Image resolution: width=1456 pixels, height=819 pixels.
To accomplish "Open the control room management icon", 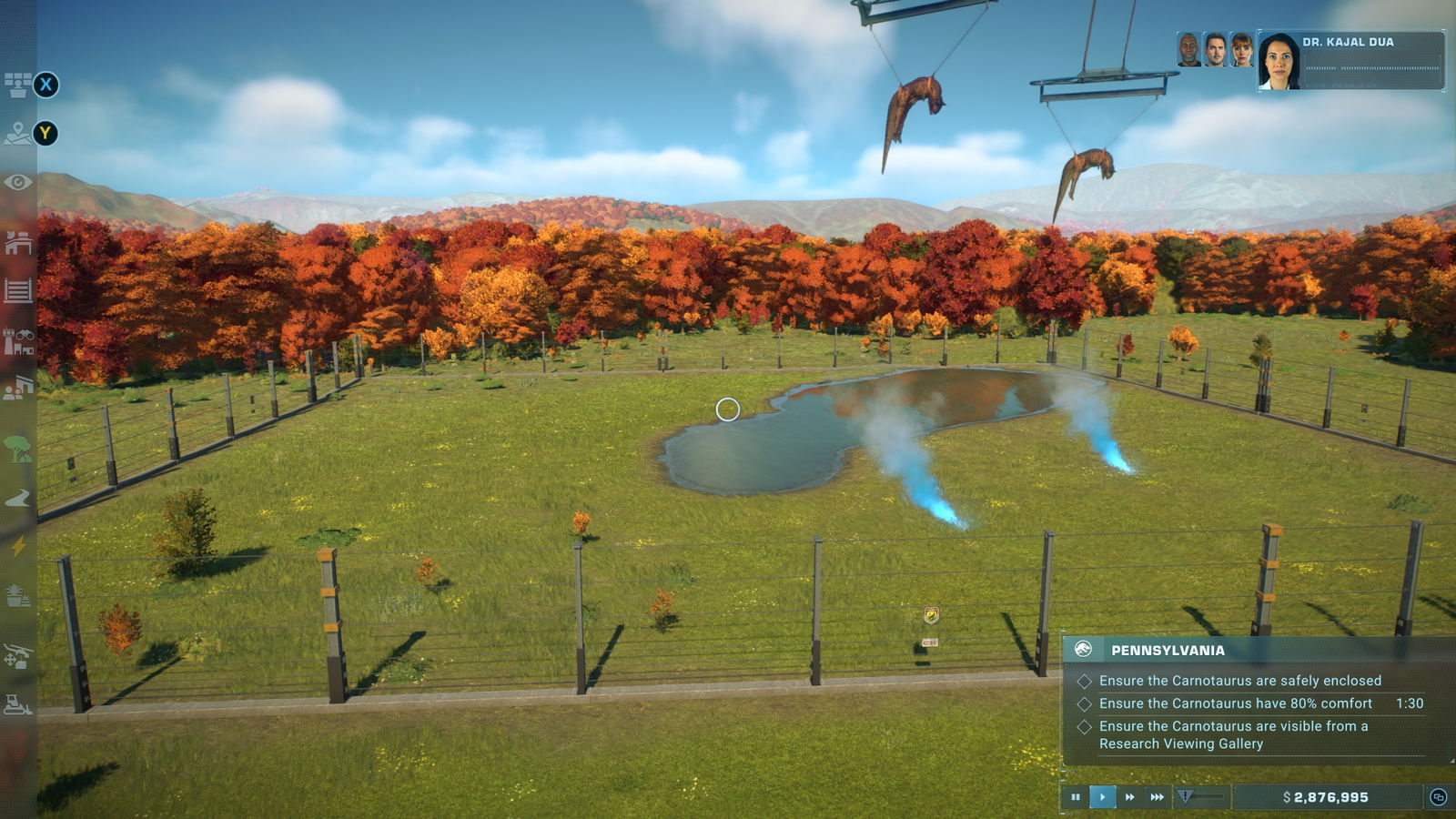I will pyautogui.click(x=17, y=86).
